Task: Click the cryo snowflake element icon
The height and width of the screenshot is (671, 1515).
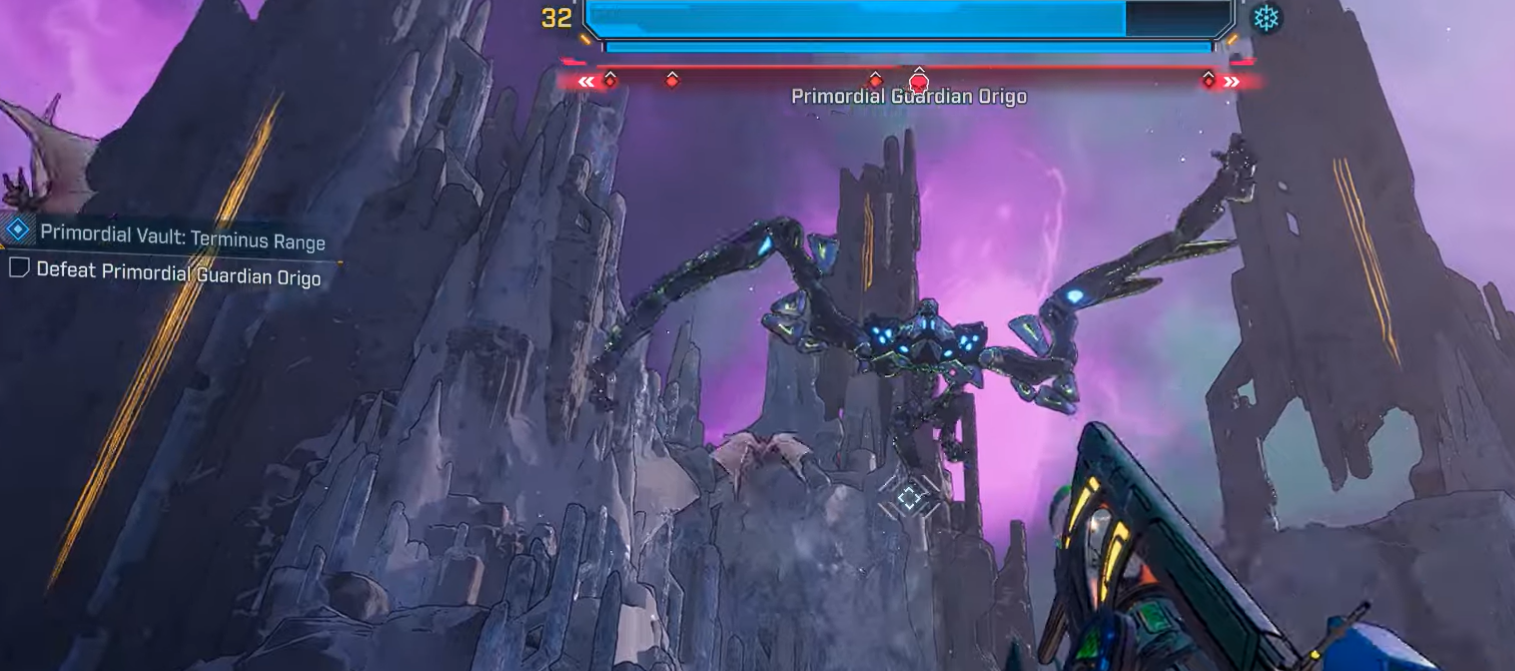Action: pos(1267,18)
